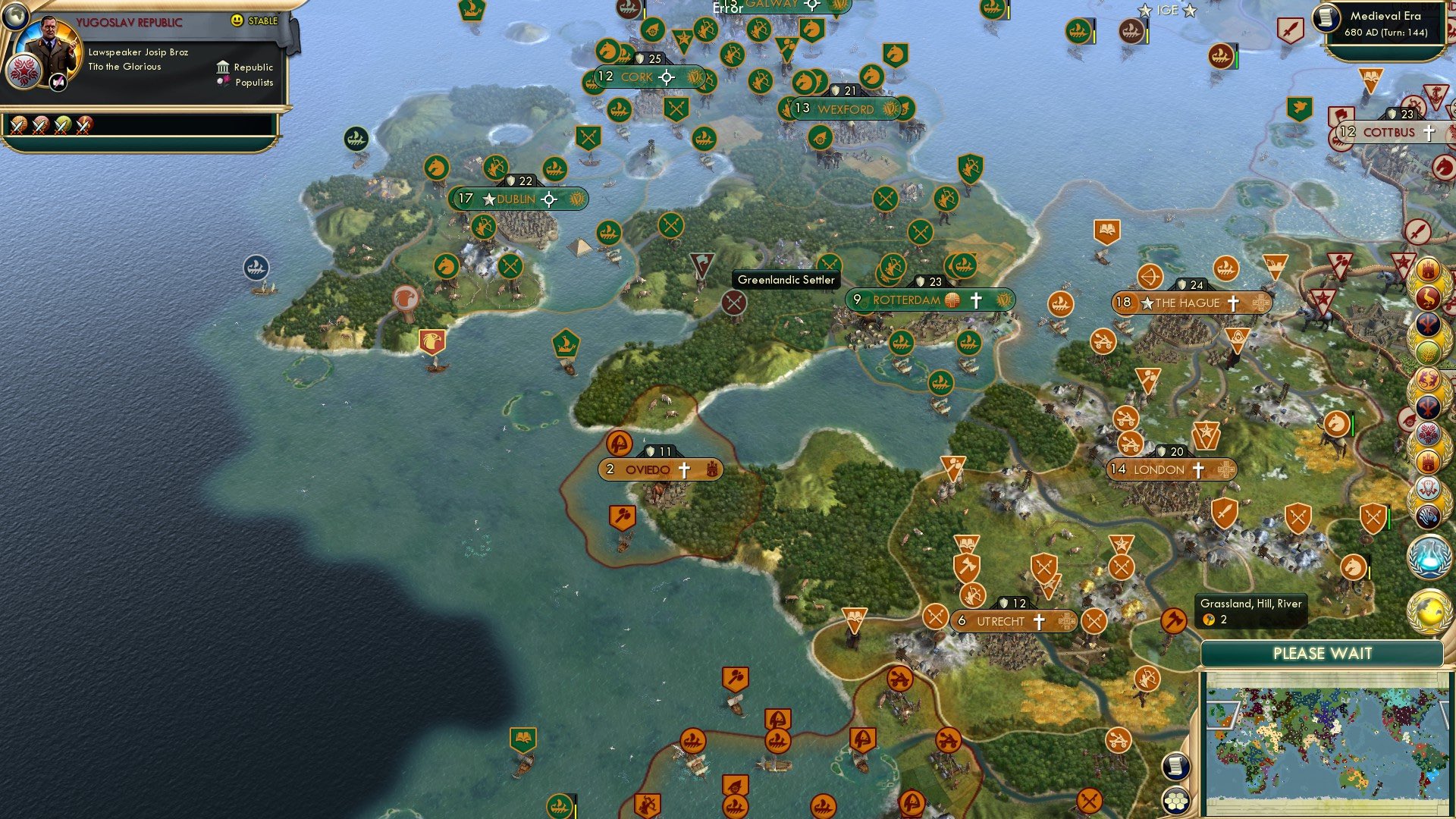The image size is (1456, 819).
Task: Click the STABLE happiness smiley indicator
Action: pyautogui.click(x=239, y=21)
